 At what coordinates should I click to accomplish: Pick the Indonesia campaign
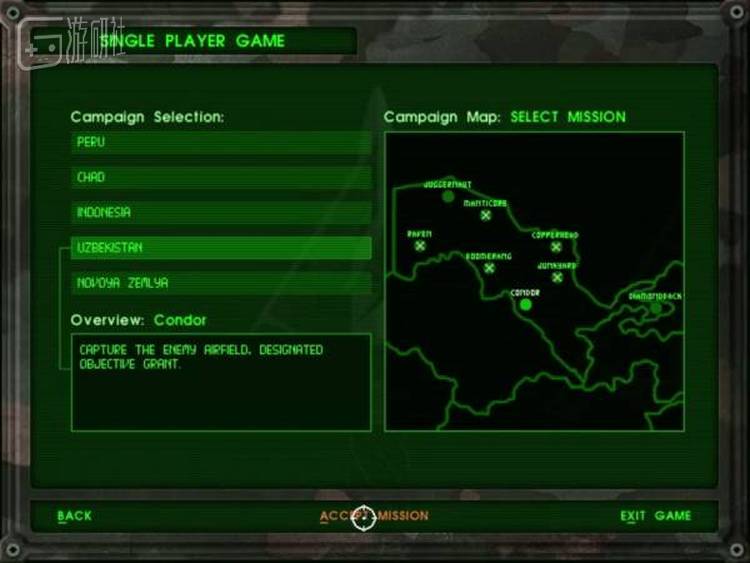pos(220,213)
